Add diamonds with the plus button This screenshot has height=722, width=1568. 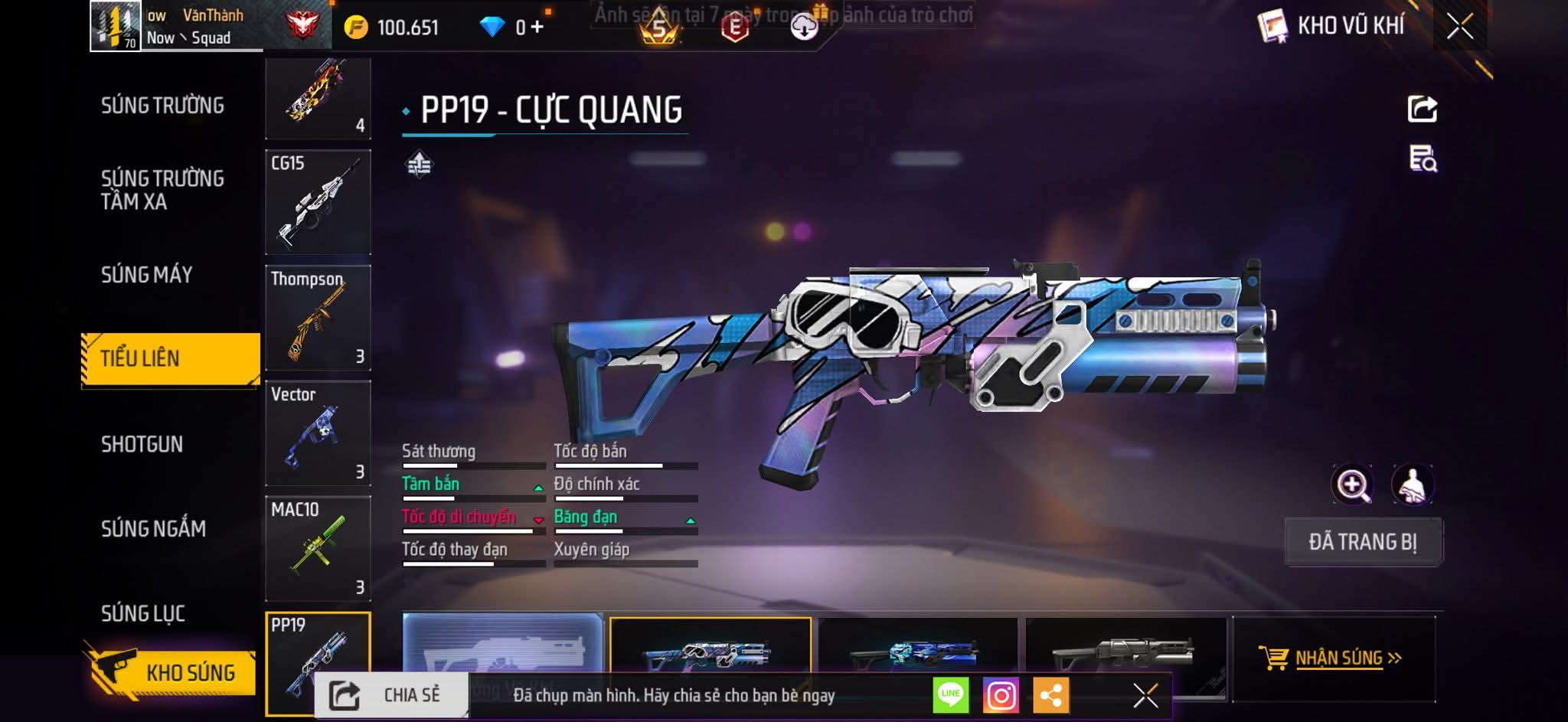coord(537,28)
